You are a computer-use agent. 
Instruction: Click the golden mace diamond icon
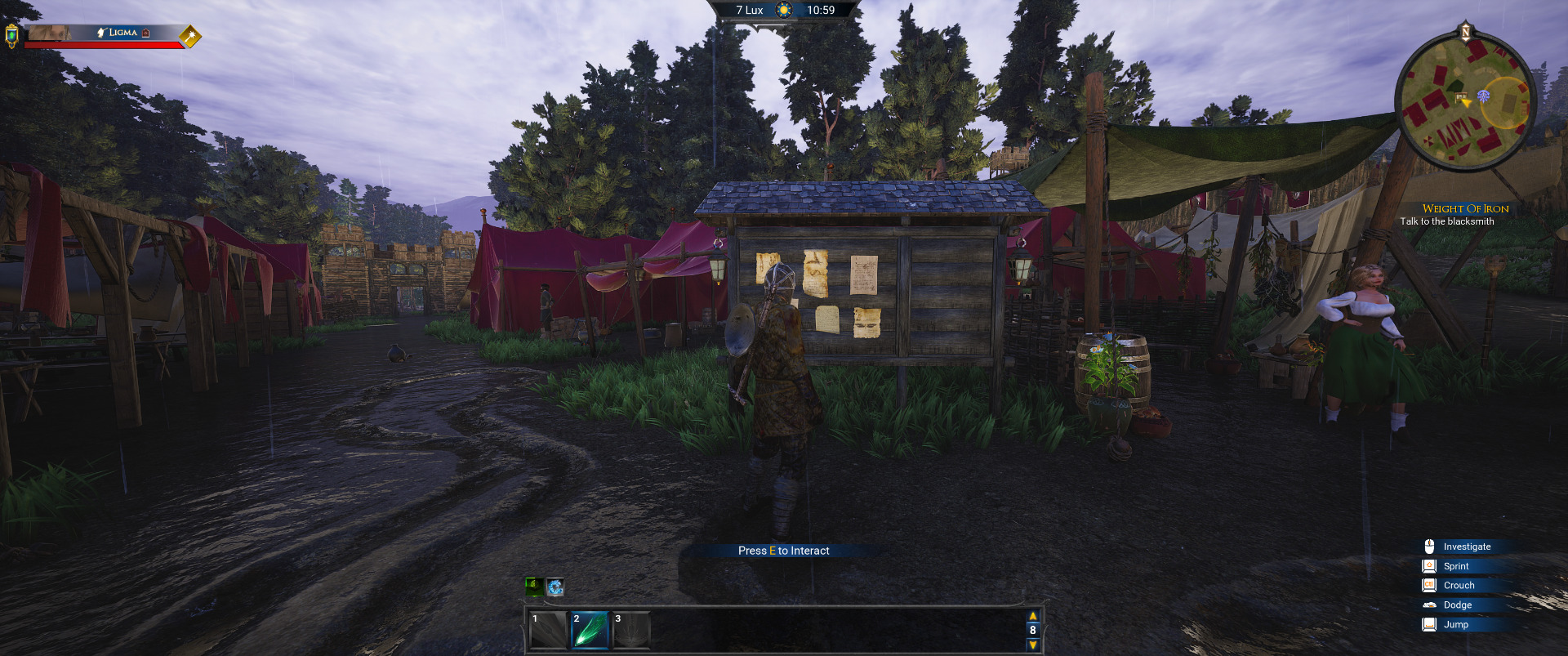pyautogui.click(x=190, y=36)
